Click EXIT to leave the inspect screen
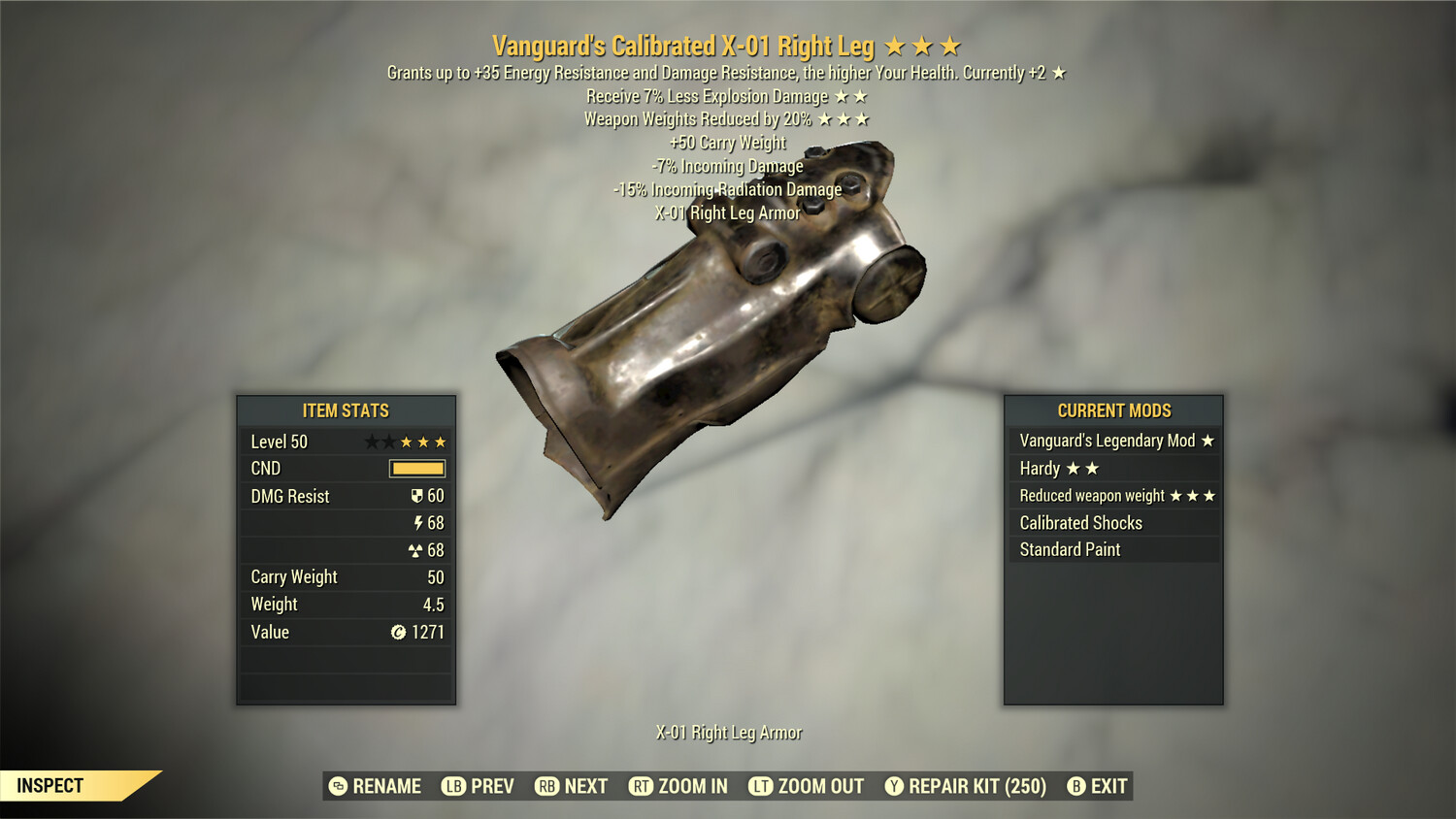Image resolution: width=1456 pixels, height=819 pixels. pos(1100,786)
